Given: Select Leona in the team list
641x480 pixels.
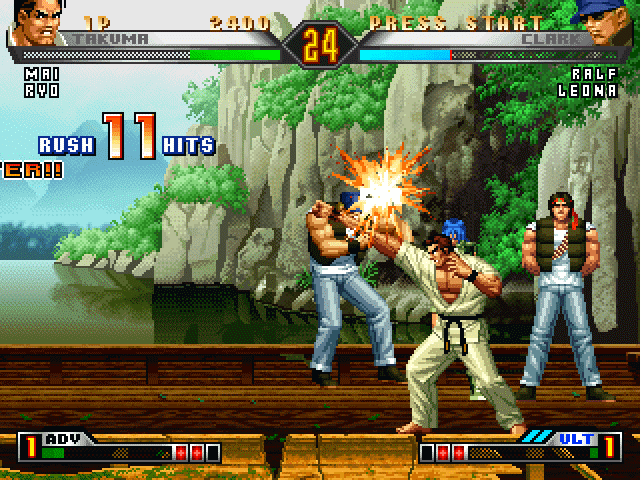Looking at the screenshot, I should pos(588,89).
